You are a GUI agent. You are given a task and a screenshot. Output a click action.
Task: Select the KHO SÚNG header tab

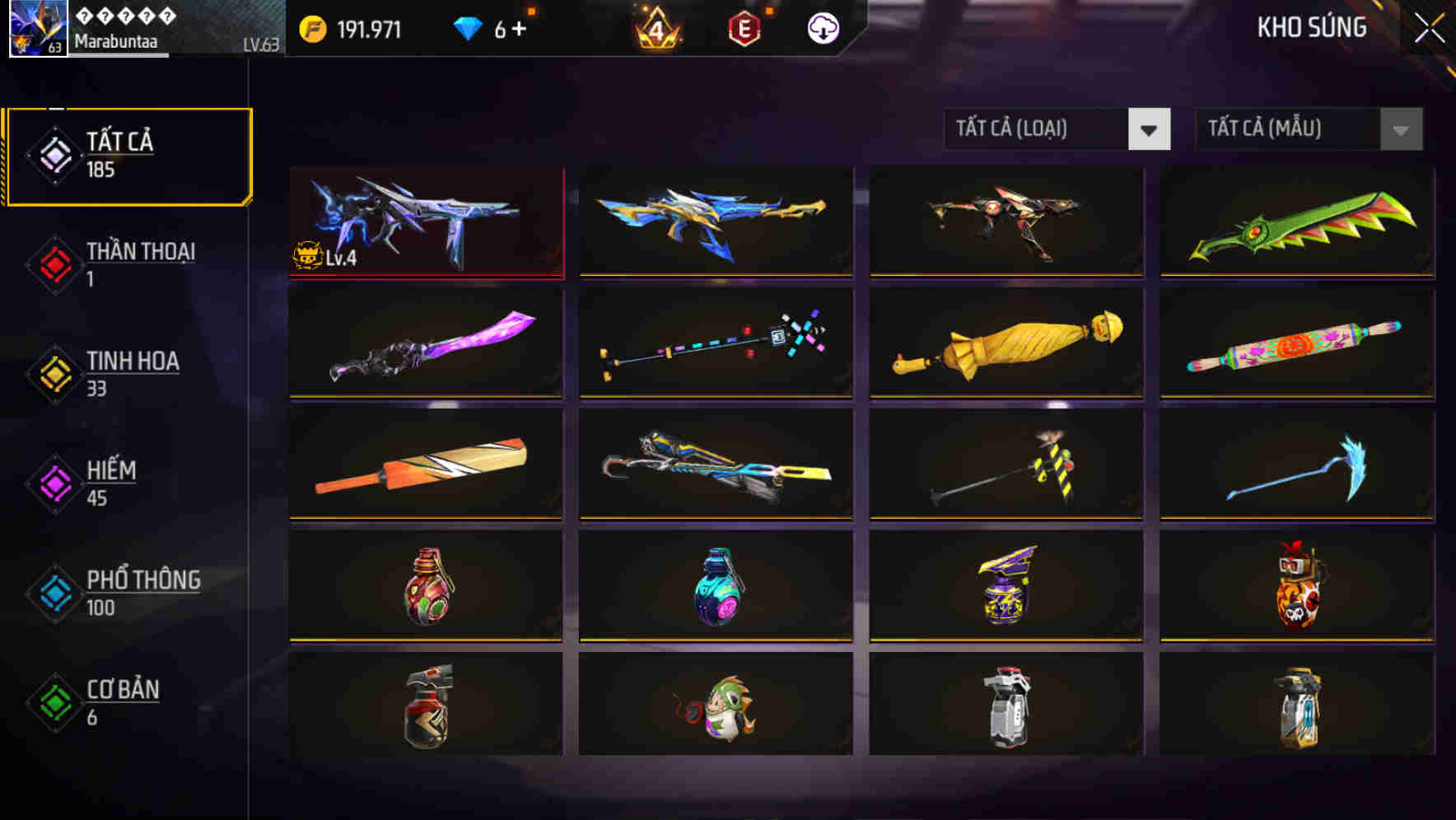tap(1310, 27)
